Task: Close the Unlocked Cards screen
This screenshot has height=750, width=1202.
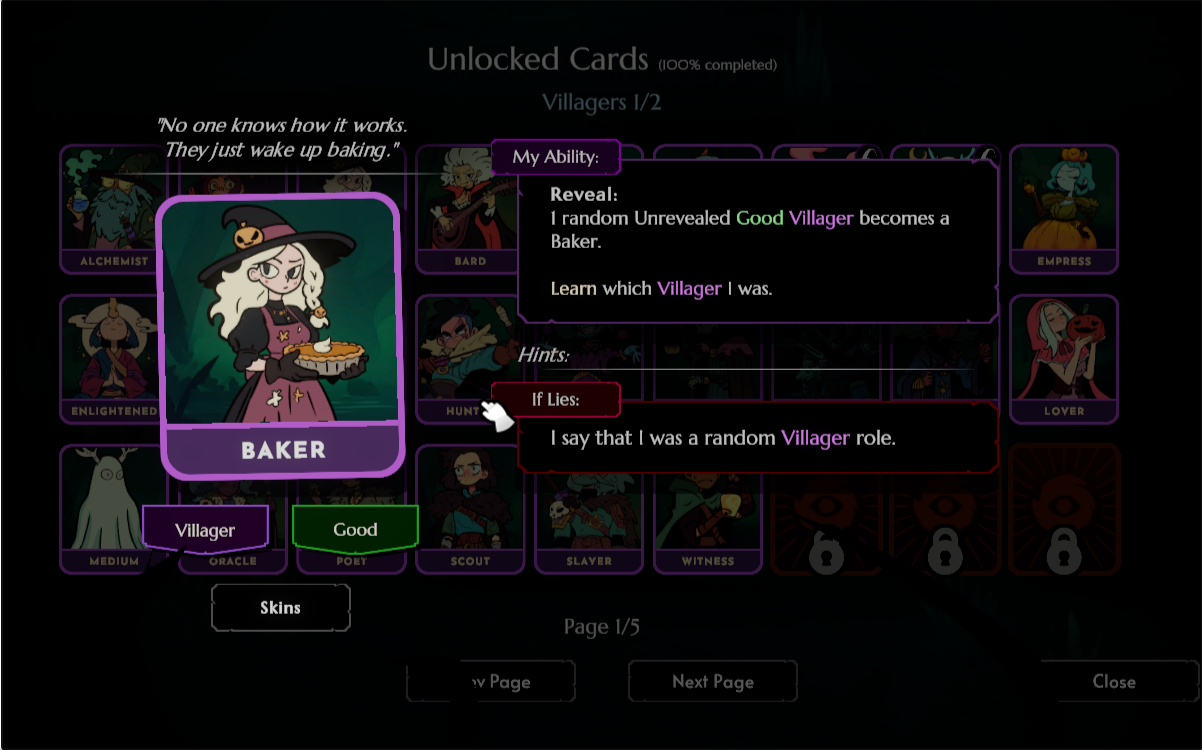Action: (1113, 682)
